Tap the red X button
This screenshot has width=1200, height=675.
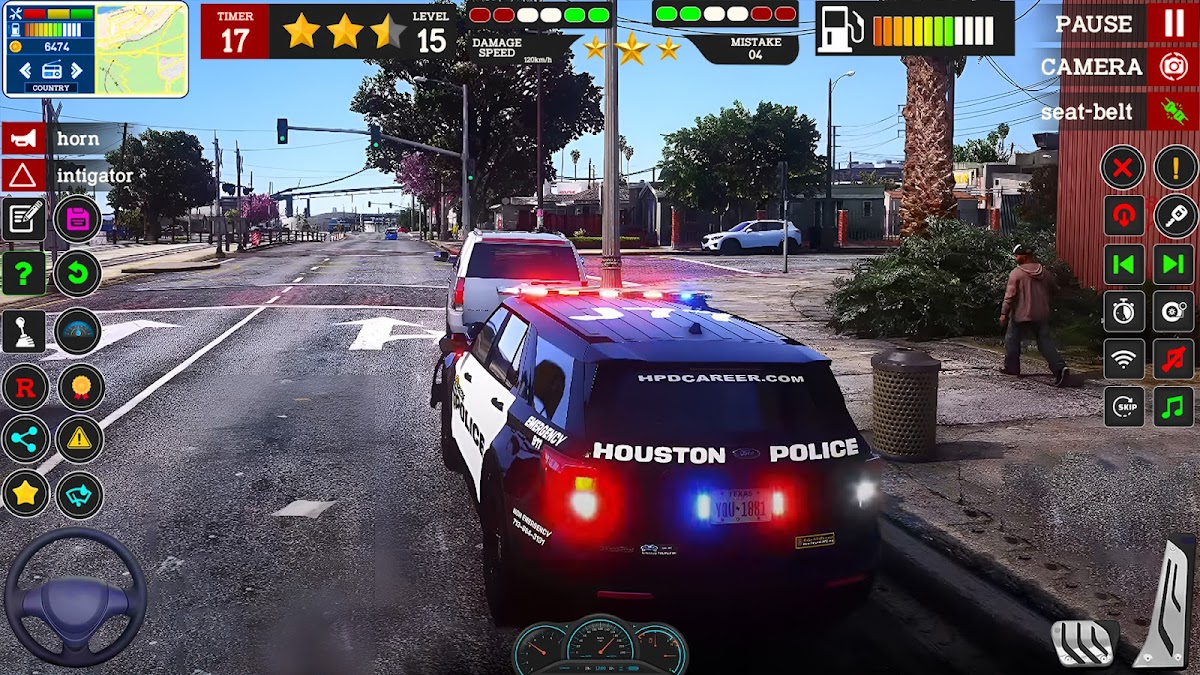[1123, 167]
